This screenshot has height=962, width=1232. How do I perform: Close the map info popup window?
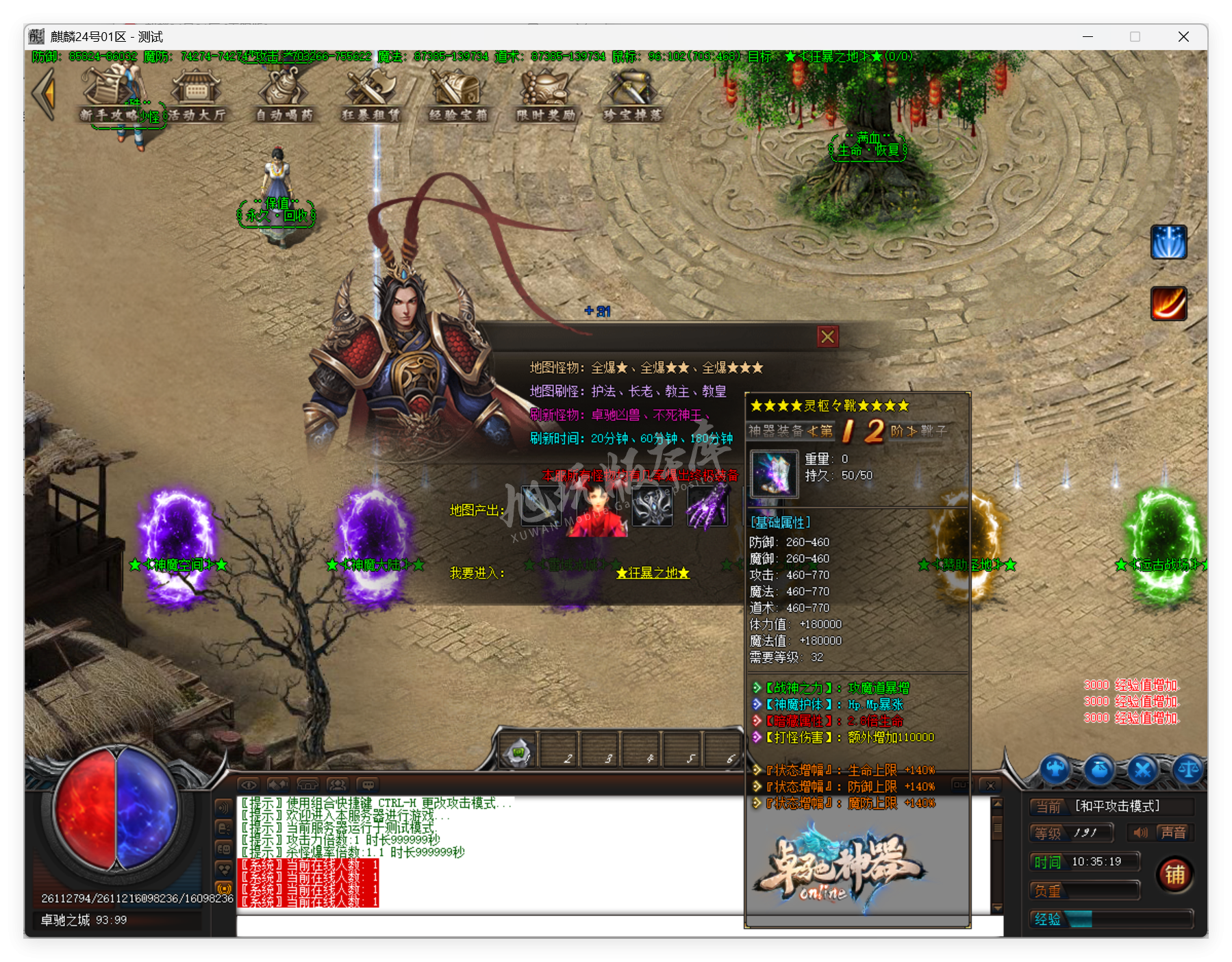point(827,336)
